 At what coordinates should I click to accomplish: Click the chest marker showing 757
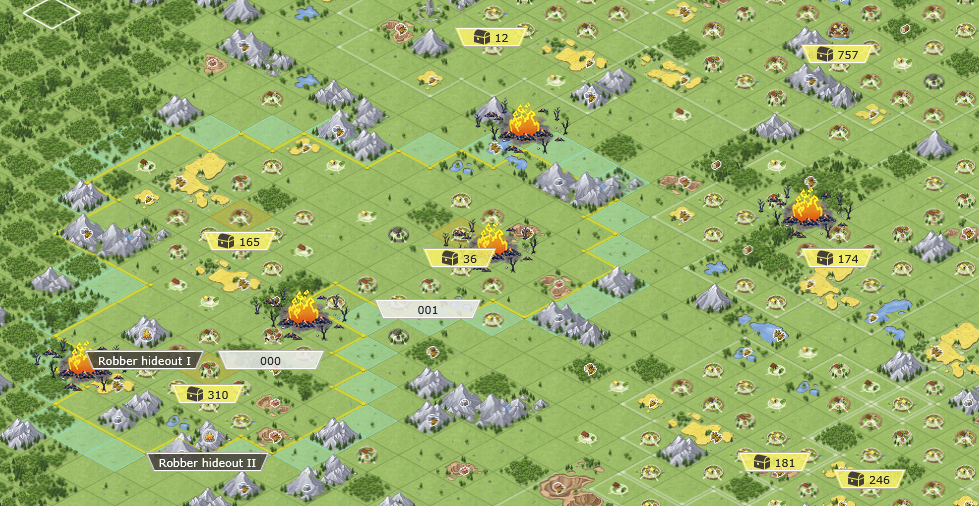coord(837,54)
